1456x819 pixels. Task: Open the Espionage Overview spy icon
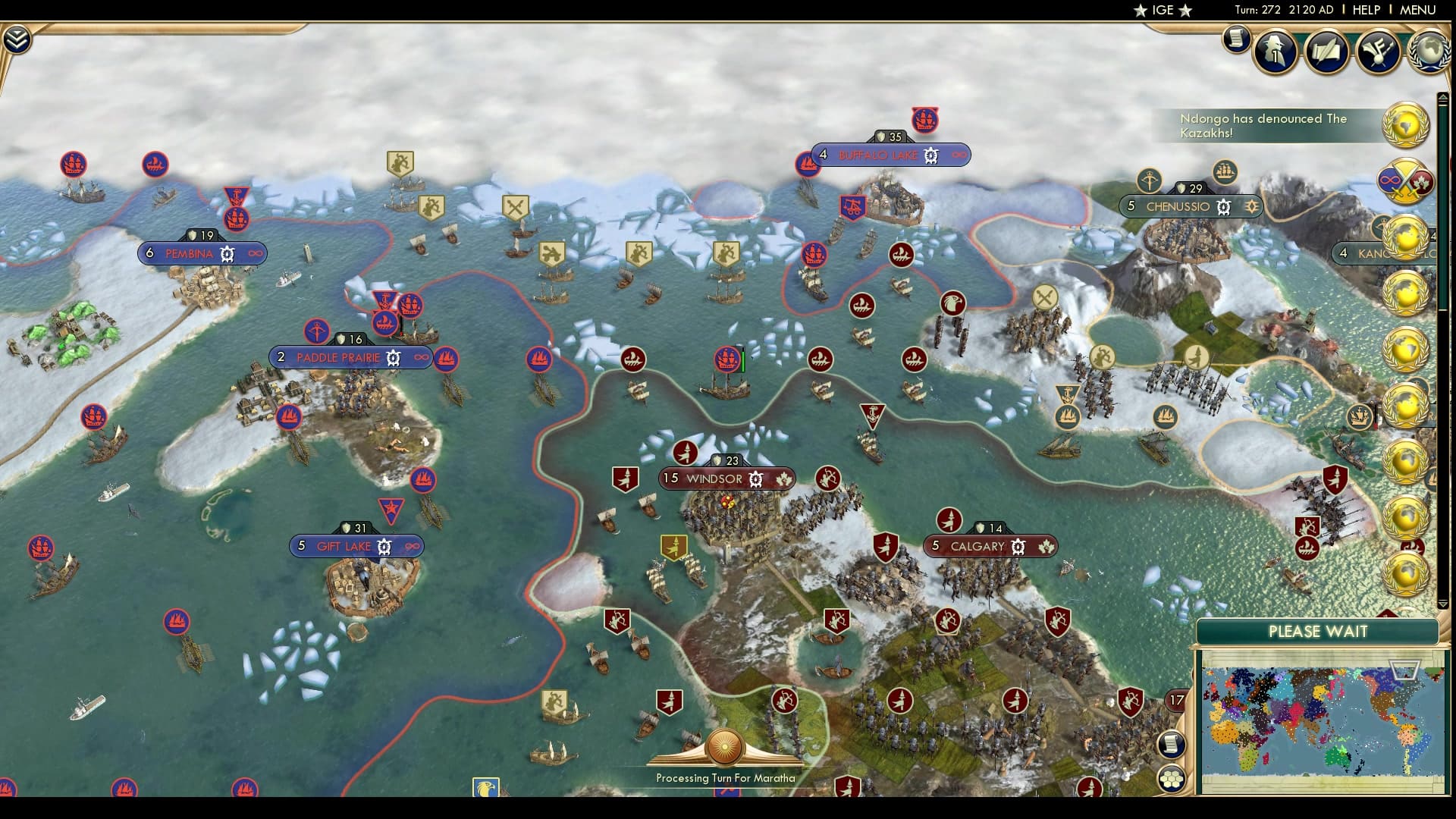[x=1274, y=52]
